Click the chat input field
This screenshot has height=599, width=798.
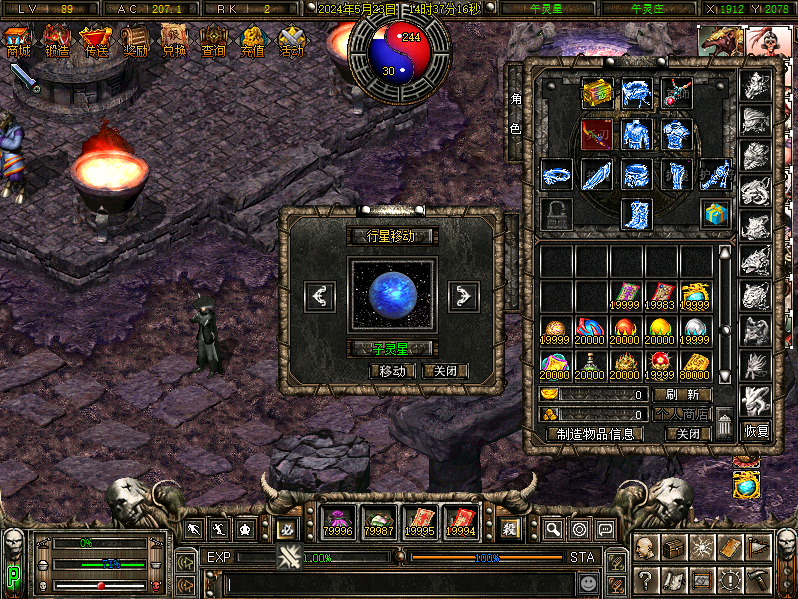[x=398, y=581]
